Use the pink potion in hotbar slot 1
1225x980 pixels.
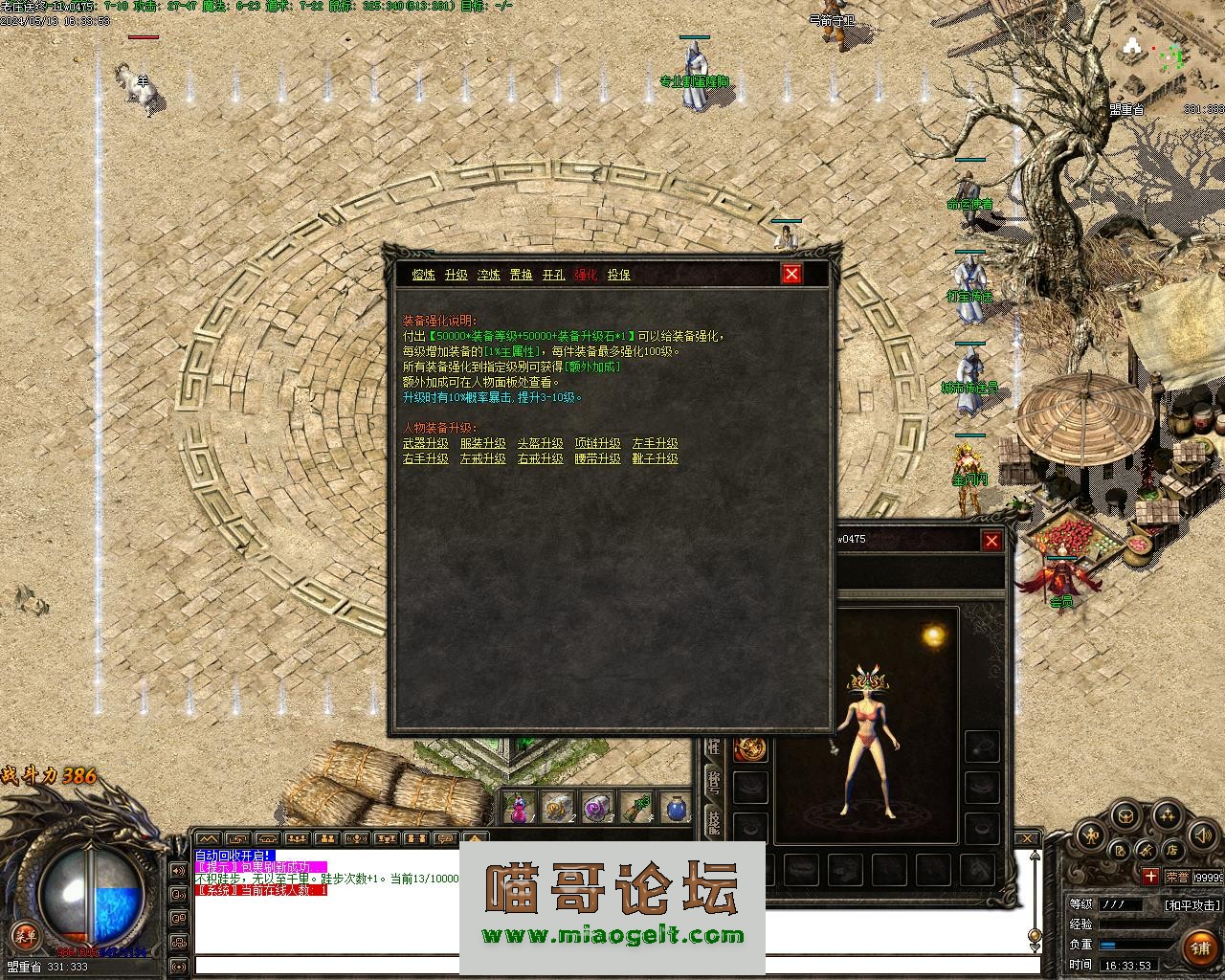pos(518,809)
